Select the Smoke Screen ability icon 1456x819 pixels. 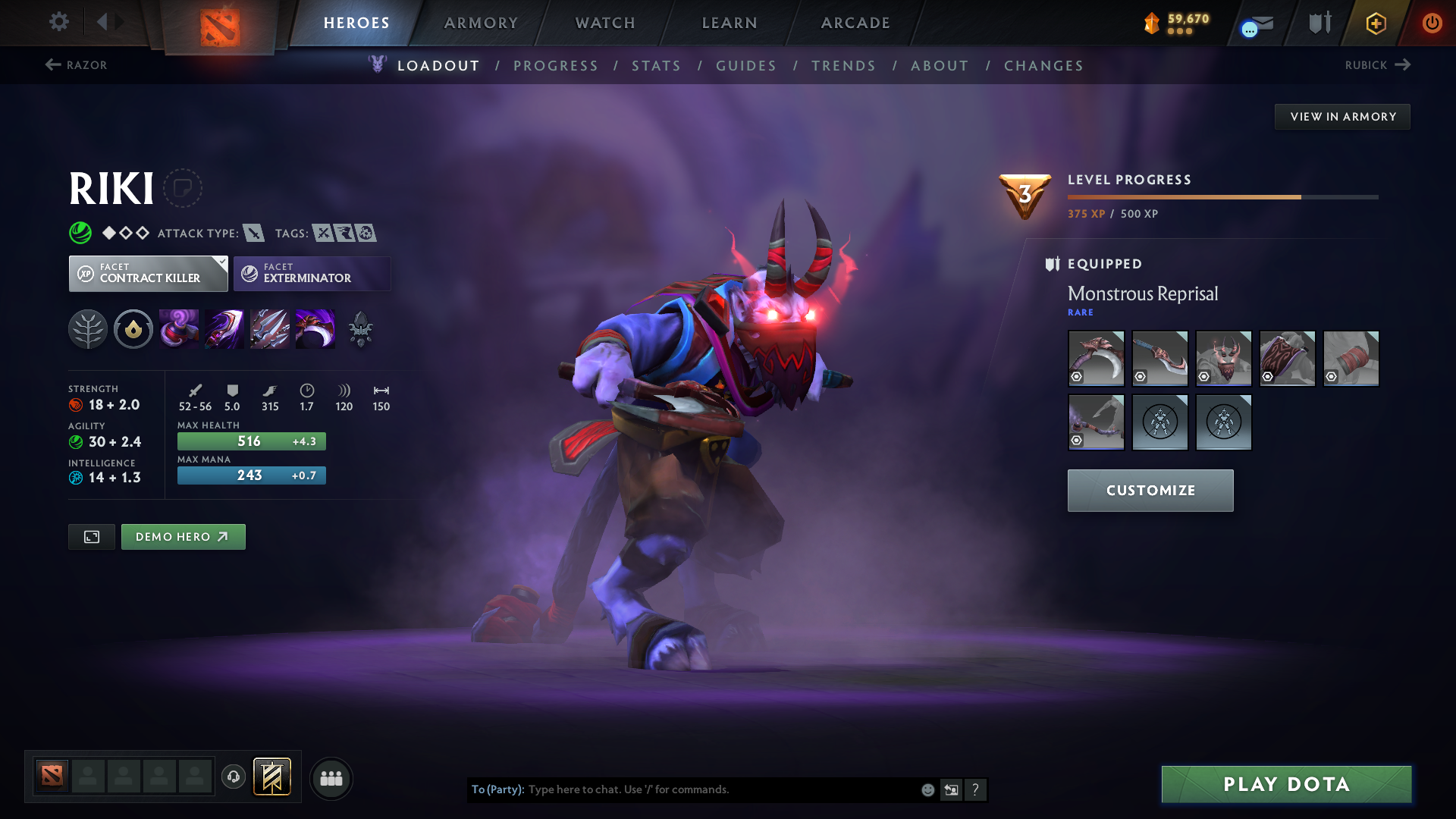point(179,329)
